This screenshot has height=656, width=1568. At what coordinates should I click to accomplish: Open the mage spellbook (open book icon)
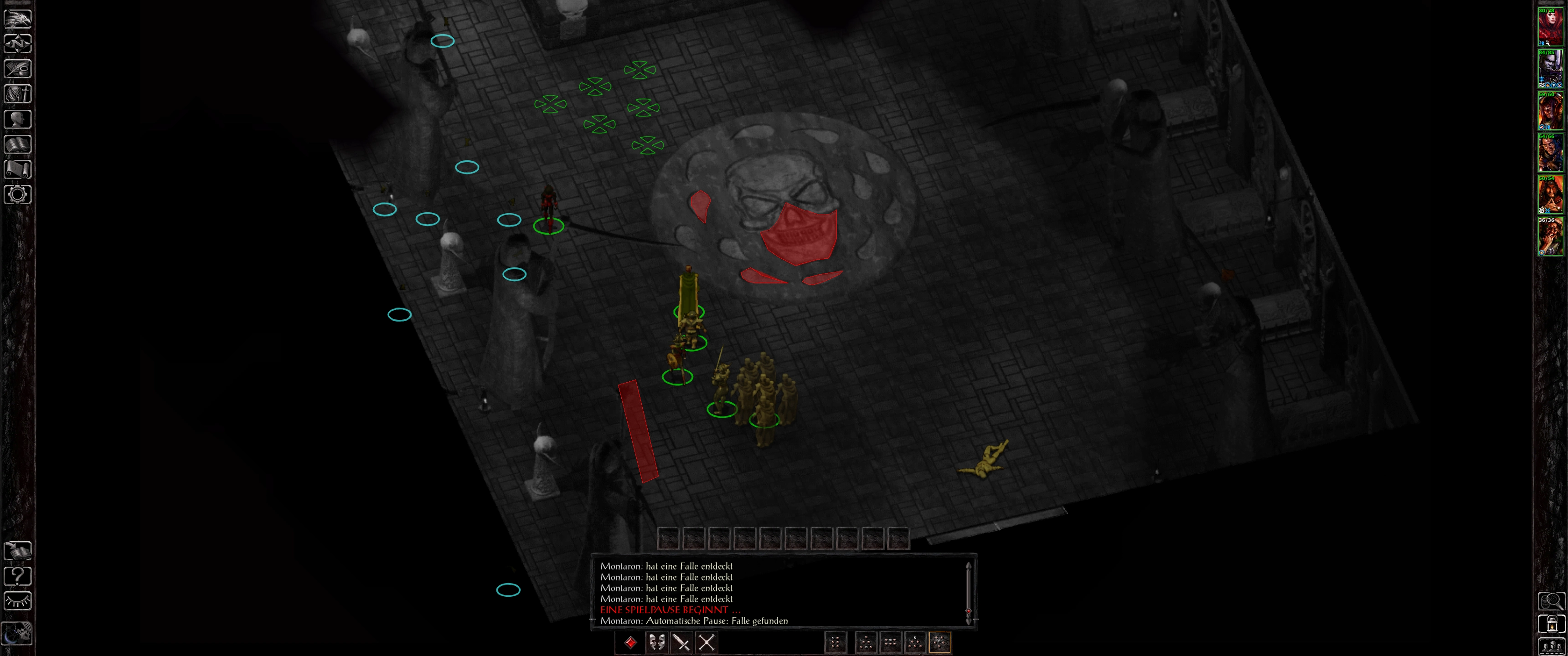pos(18,144)
